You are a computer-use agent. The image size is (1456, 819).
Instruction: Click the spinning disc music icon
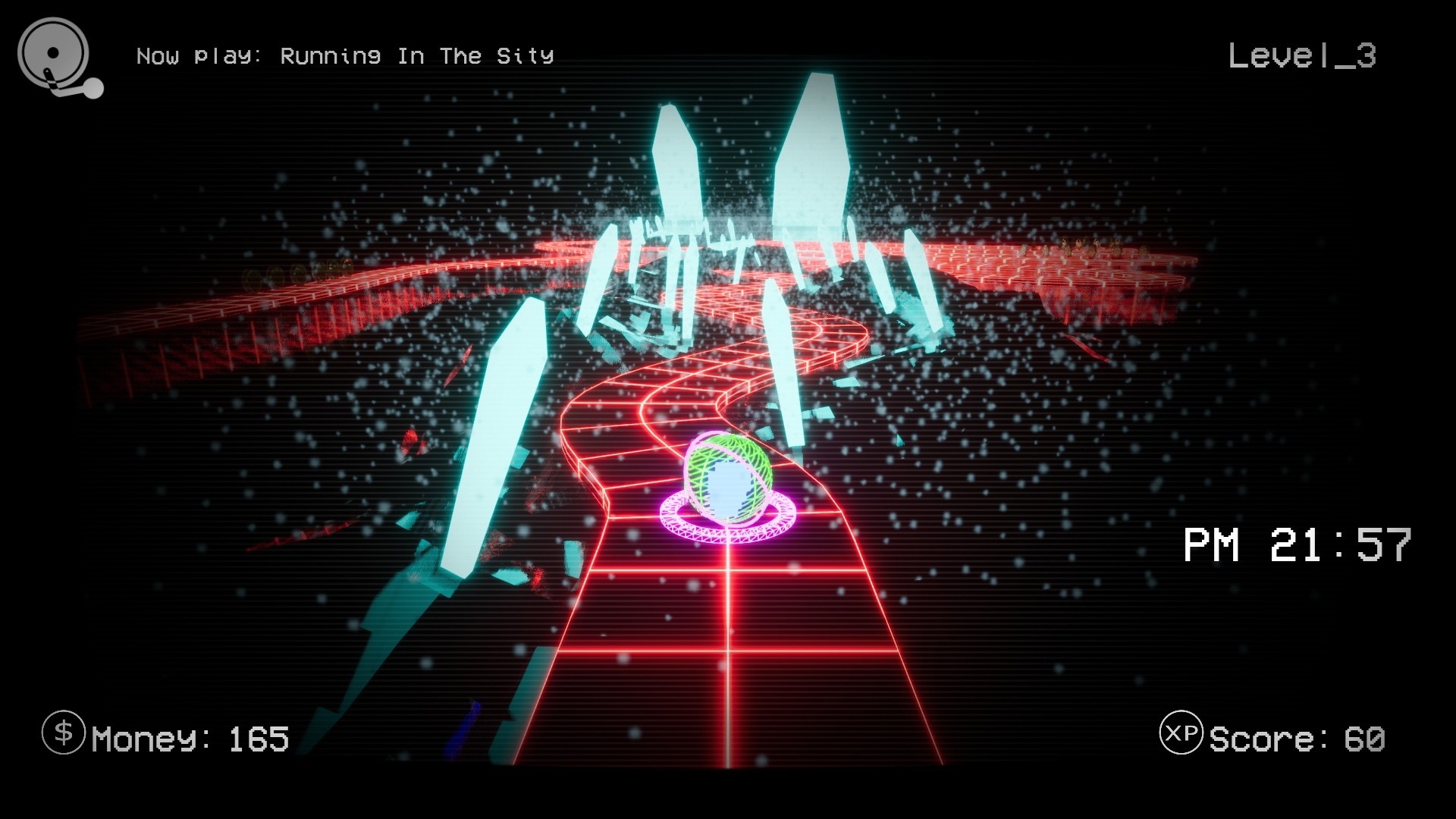(x=52, y=53)
